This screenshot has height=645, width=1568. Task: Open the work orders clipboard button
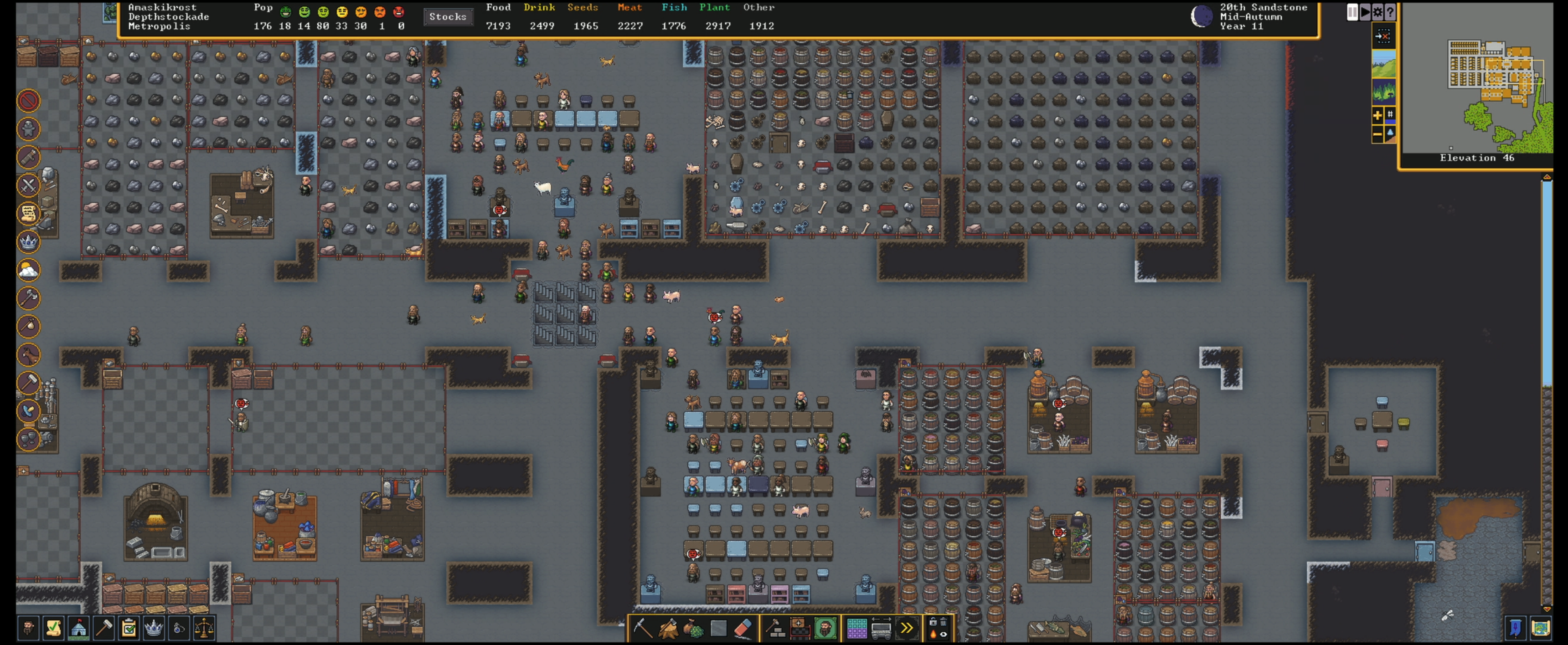click(x=129, y=627)
